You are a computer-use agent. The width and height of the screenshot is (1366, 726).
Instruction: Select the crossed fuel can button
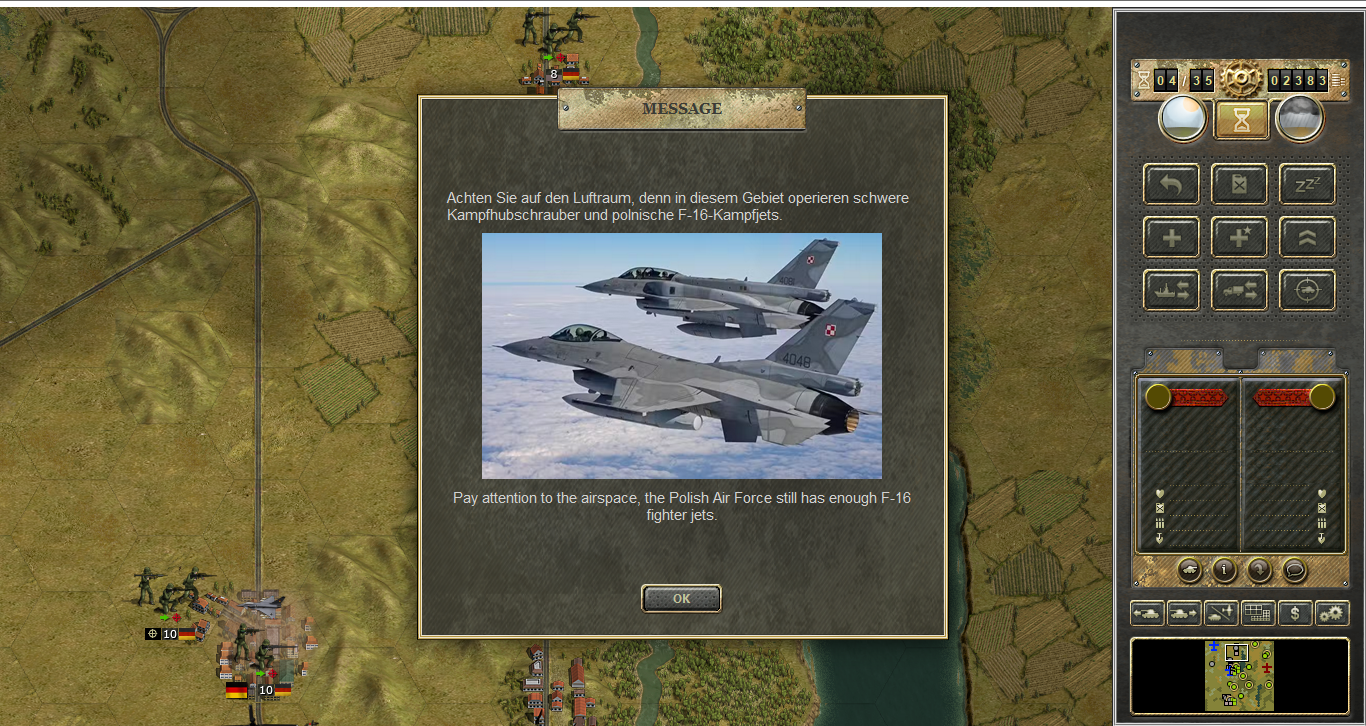click(x=1239, y=185)
